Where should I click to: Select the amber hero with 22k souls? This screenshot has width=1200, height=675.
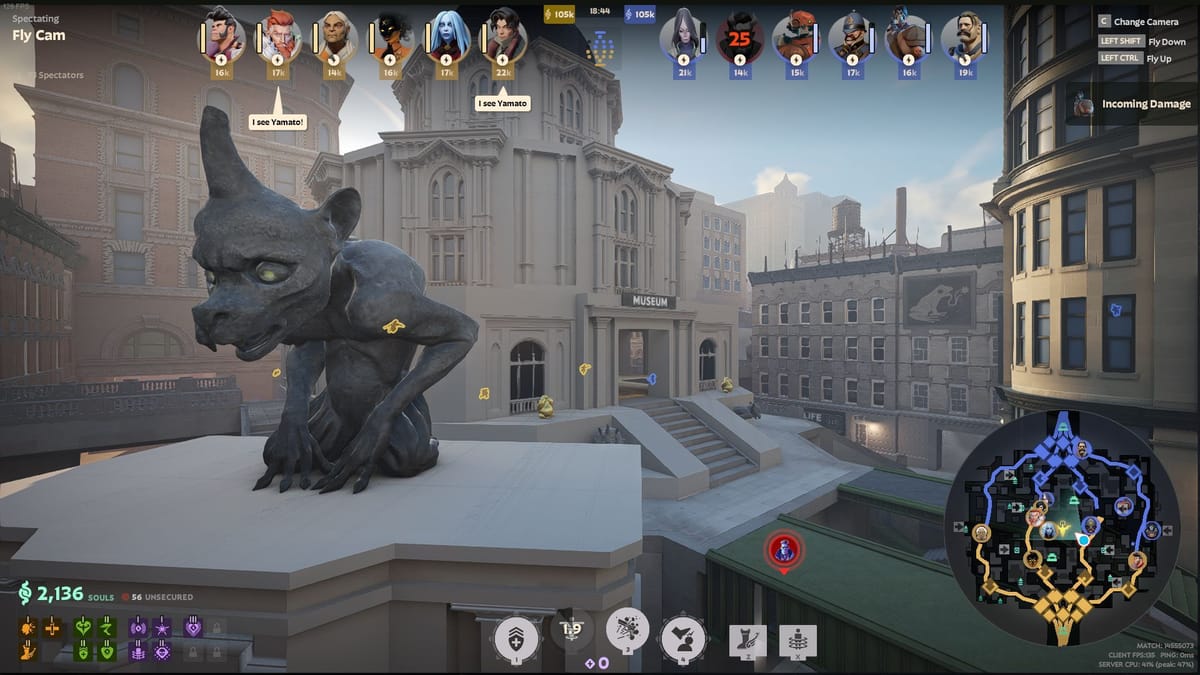click(505, 37)
